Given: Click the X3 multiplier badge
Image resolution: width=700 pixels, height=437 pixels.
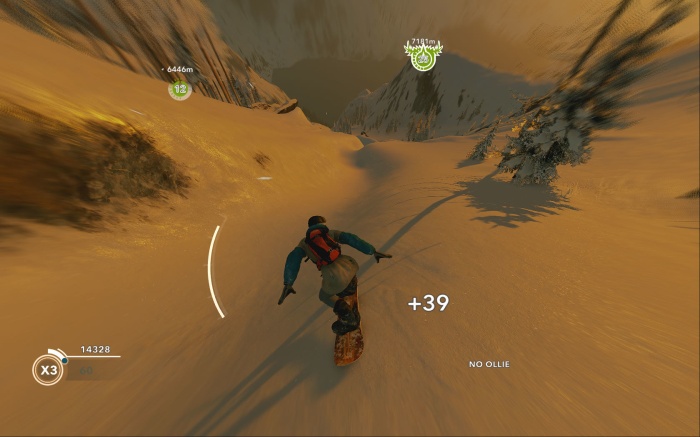Looking at the screenshot, I should point(47,370).
